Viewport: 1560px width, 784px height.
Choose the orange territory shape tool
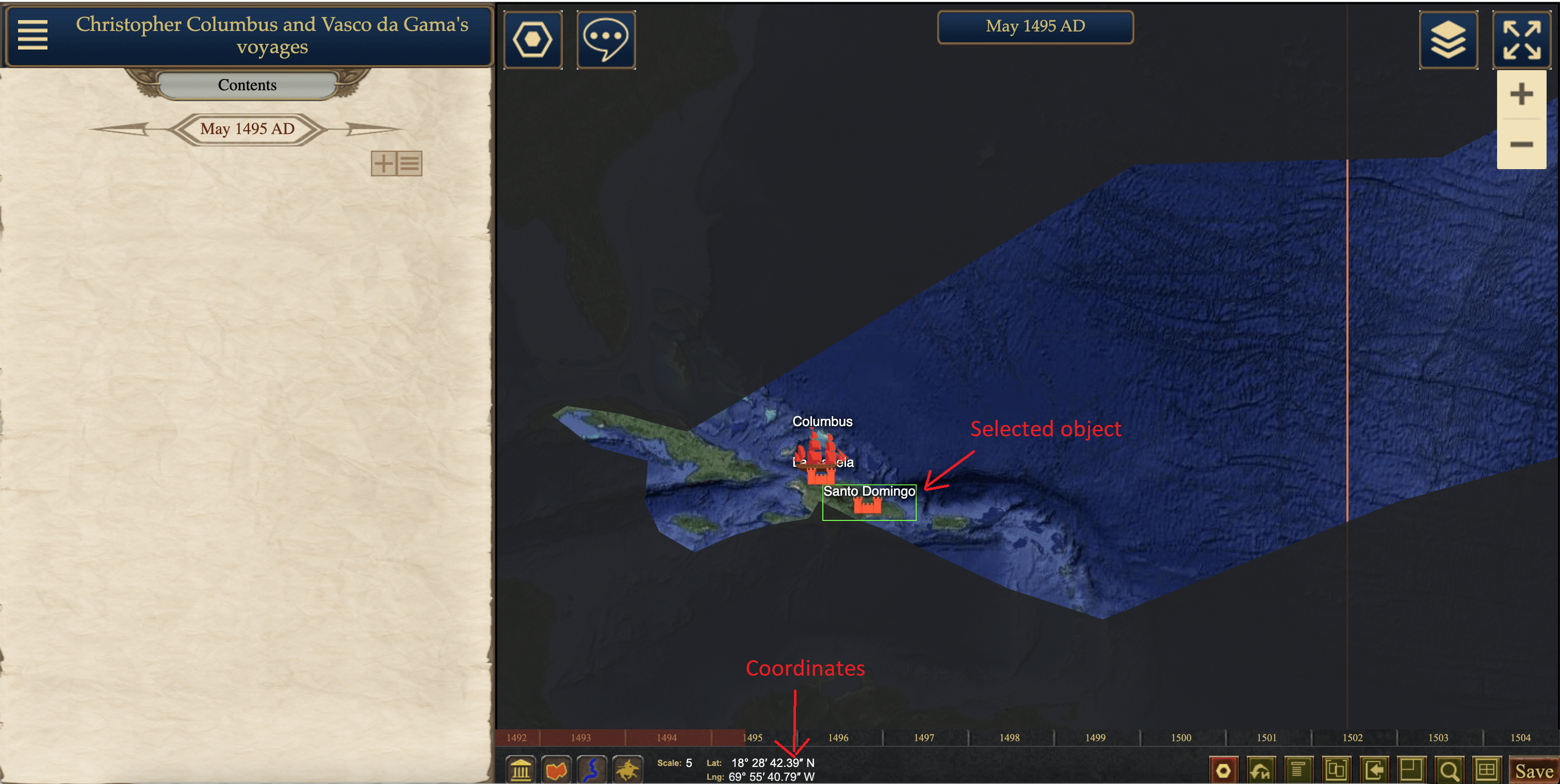pos(556,770)
